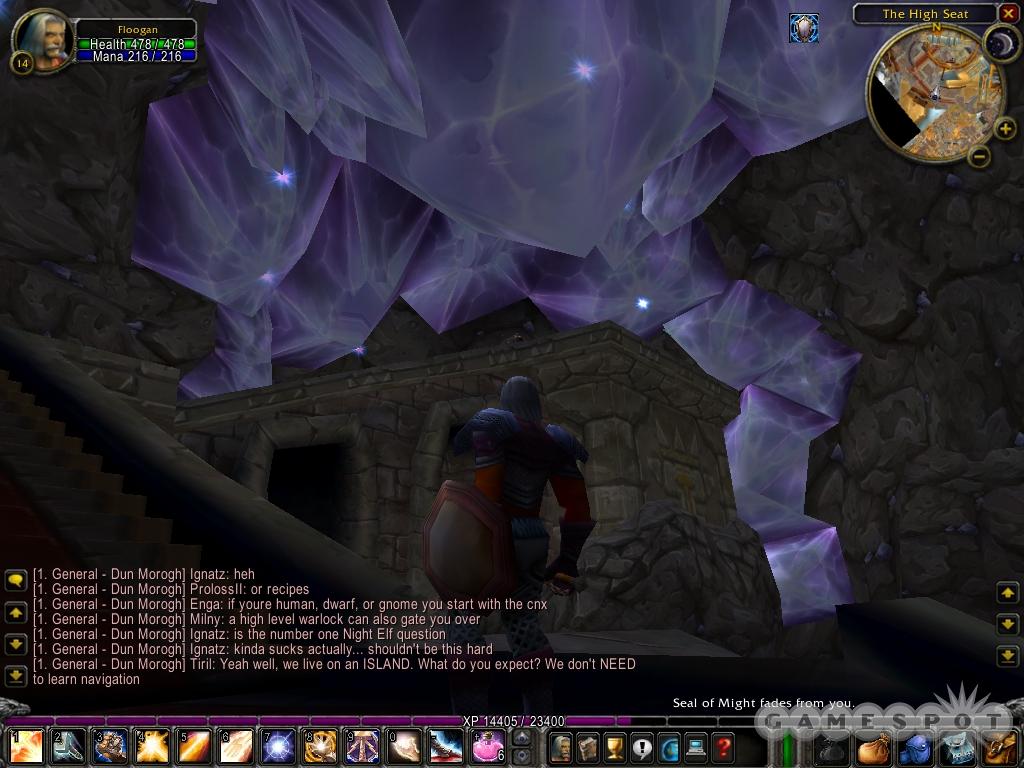Image resolution: width=1024 pixels, height=768 pixels.
Task: Cast the glowing white orb spell in slot 7
Action: tap(279, 746)
